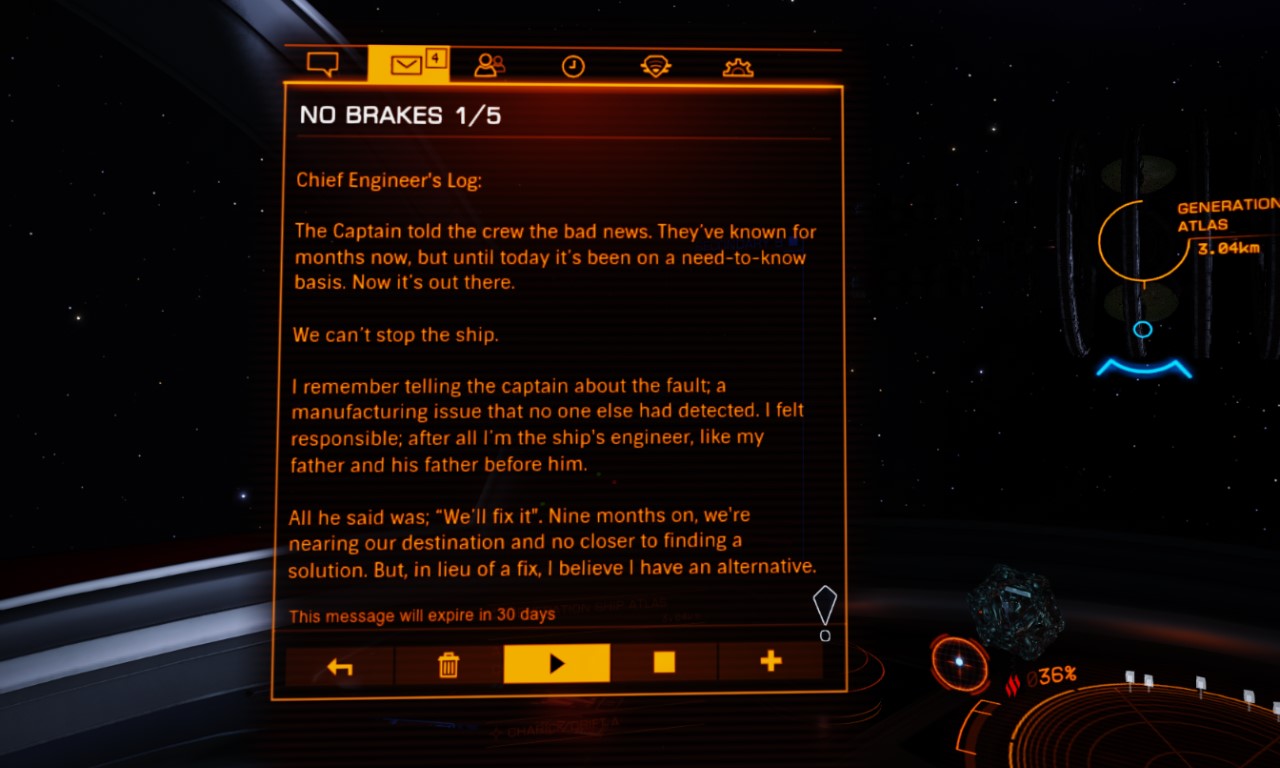This screenshot has height=768, width=1280.
Task: Stop the audio log playback
Action: (x=664, y=662)
